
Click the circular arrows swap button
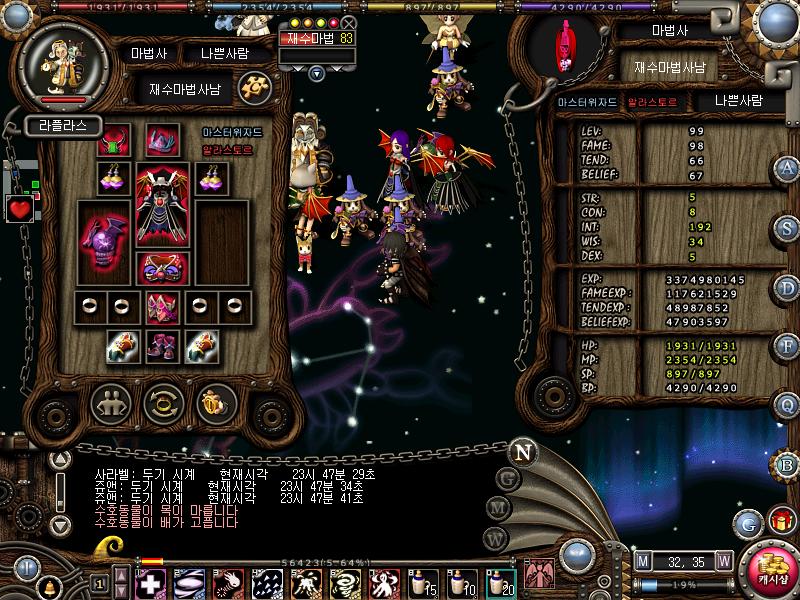(x=161, y=403)
